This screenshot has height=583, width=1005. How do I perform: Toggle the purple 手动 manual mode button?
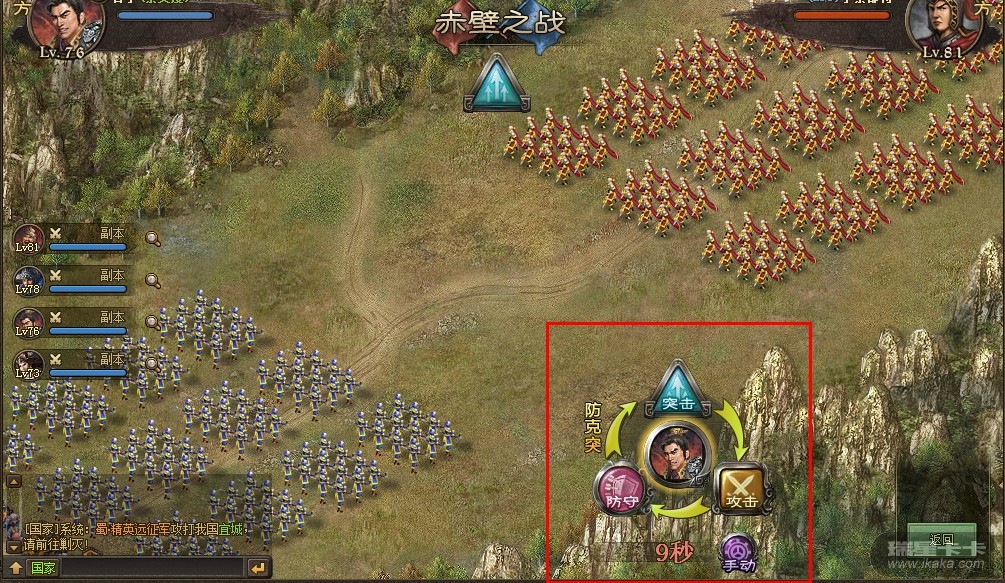point(738,553)
